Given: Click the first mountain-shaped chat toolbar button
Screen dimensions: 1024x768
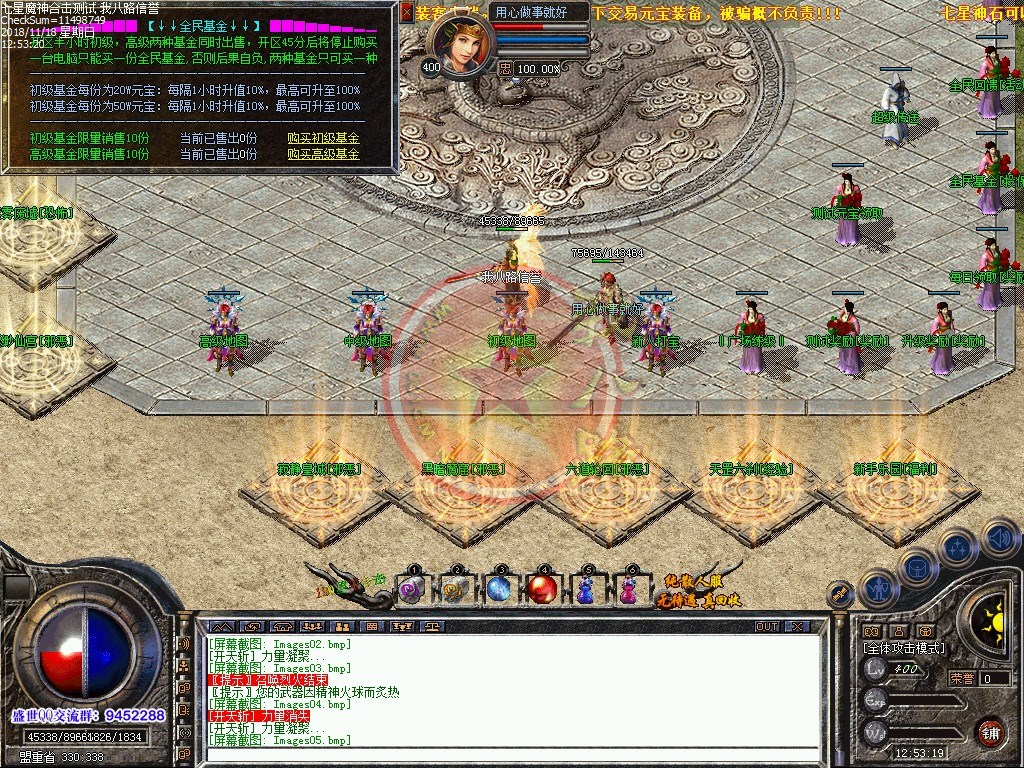Looking at the screenshot, I should (x=222, y=626).
